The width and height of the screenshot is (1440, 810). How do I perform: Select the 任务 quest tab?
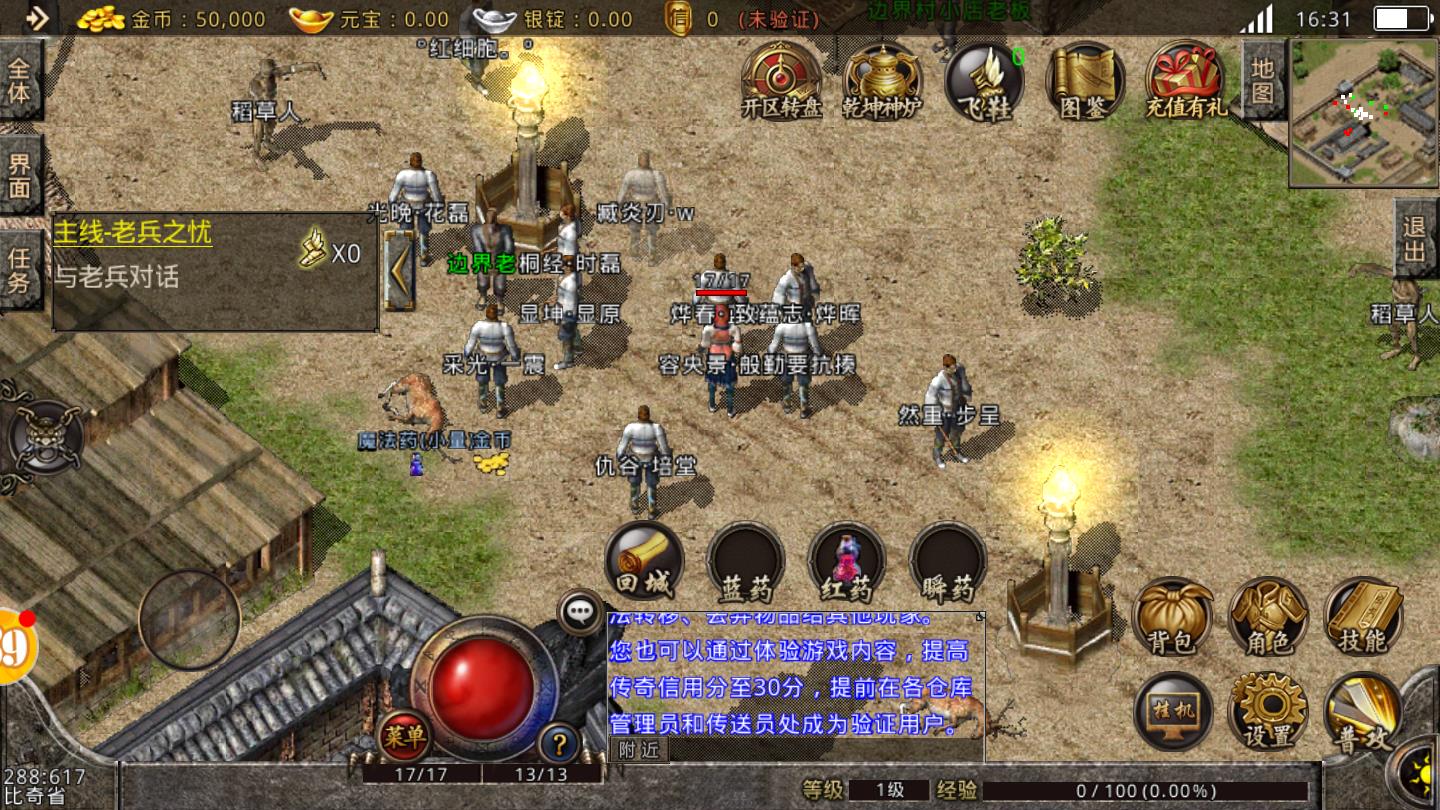tap(20, 270)
